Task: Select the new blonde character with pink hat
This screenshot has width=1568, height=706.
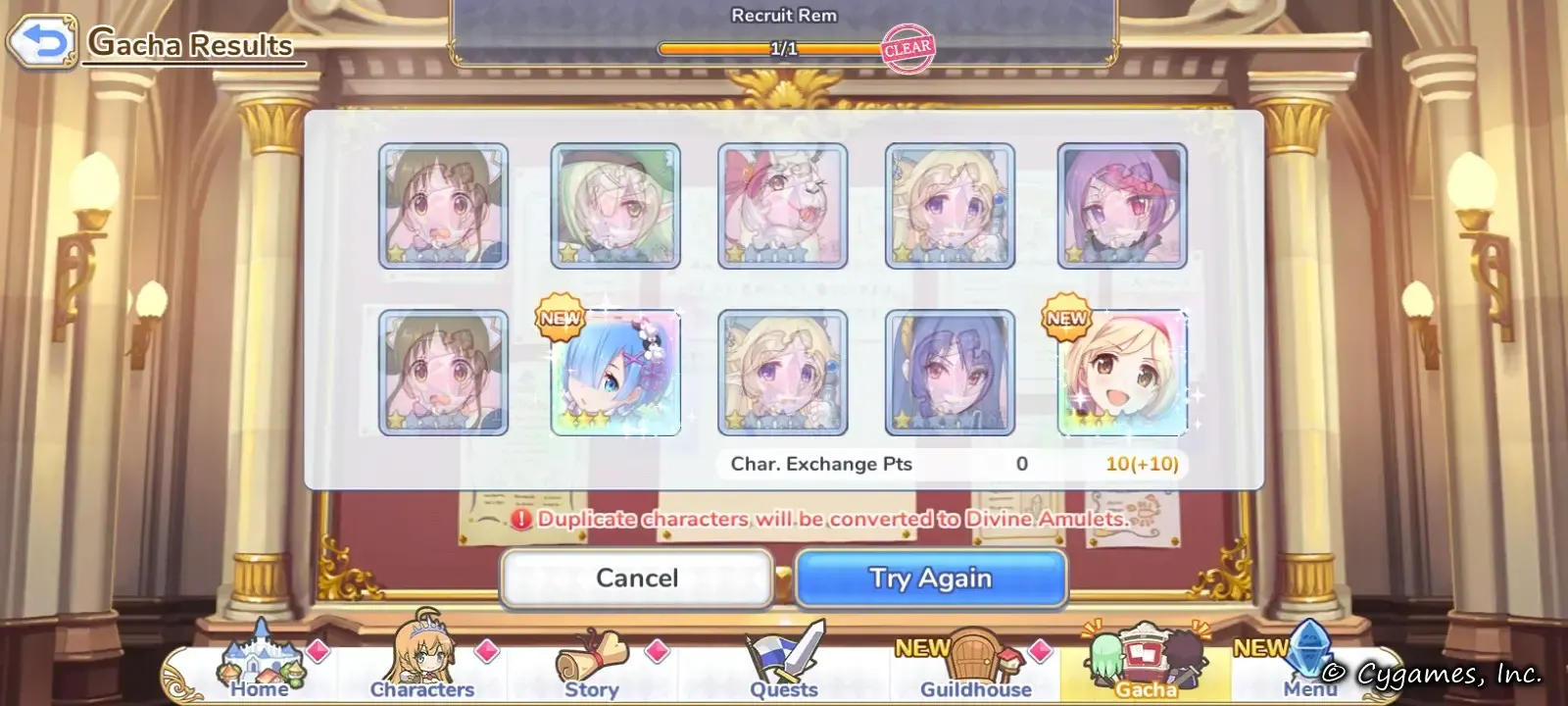Action: point(1122,373)
